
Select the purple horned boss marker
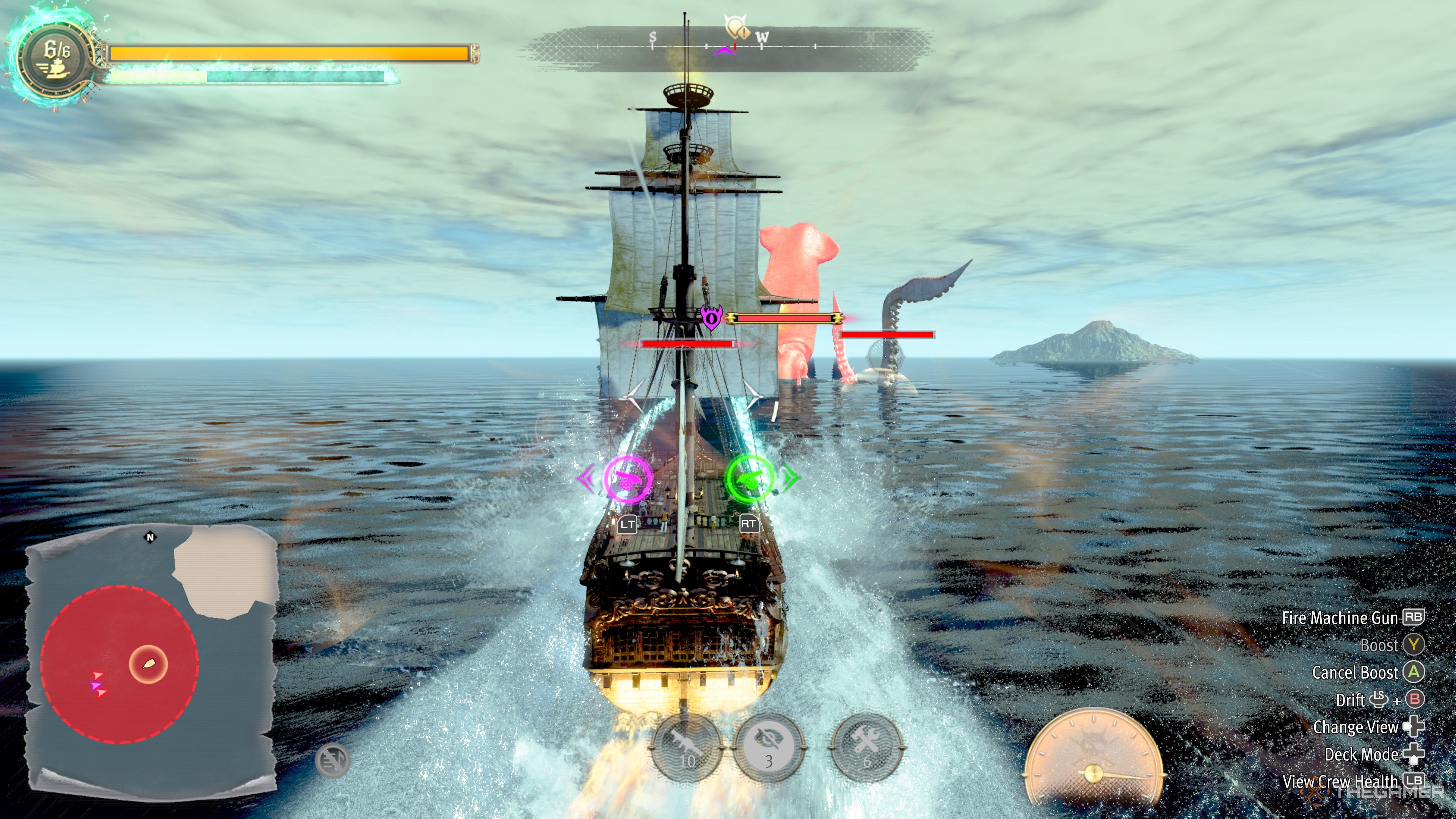pos(711,317)
